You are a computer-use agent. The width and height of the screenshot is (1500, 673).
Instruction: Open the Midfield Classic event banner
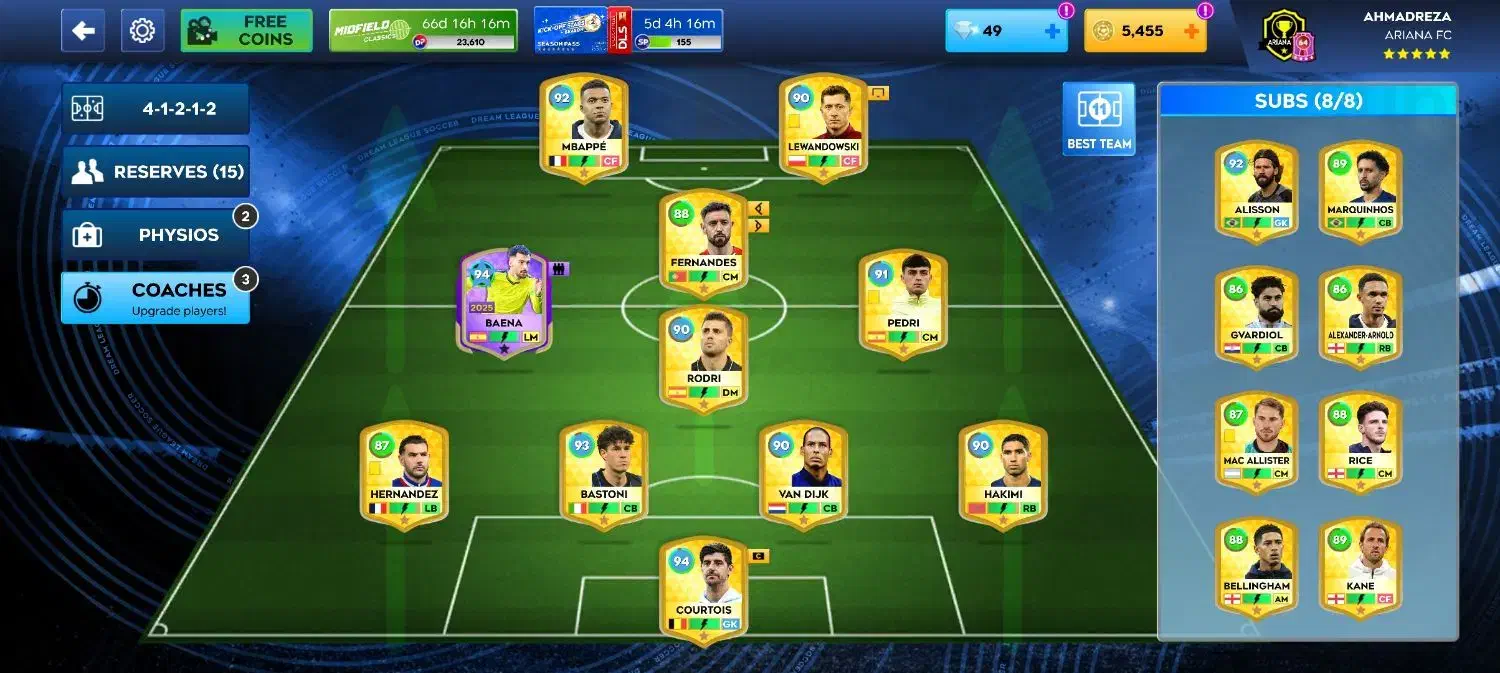(423, 31)
